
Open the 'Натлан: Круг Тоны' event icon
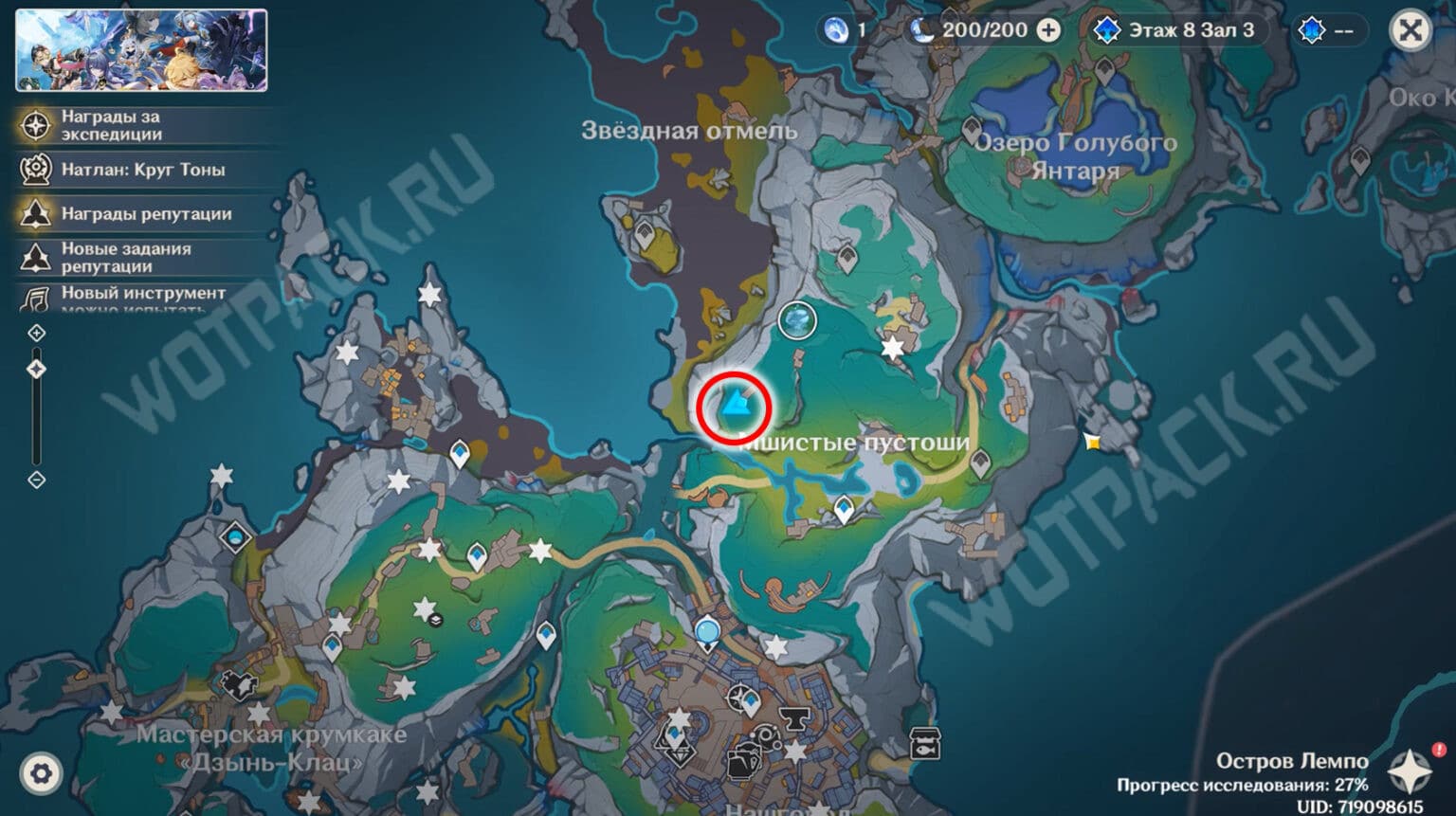[35, 170]
